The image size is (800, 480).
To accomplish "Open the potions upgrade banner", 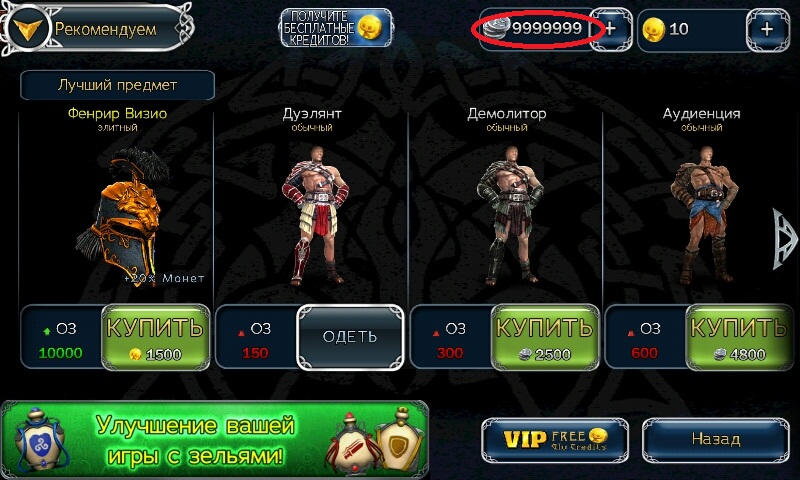I will tap(215, 440).
